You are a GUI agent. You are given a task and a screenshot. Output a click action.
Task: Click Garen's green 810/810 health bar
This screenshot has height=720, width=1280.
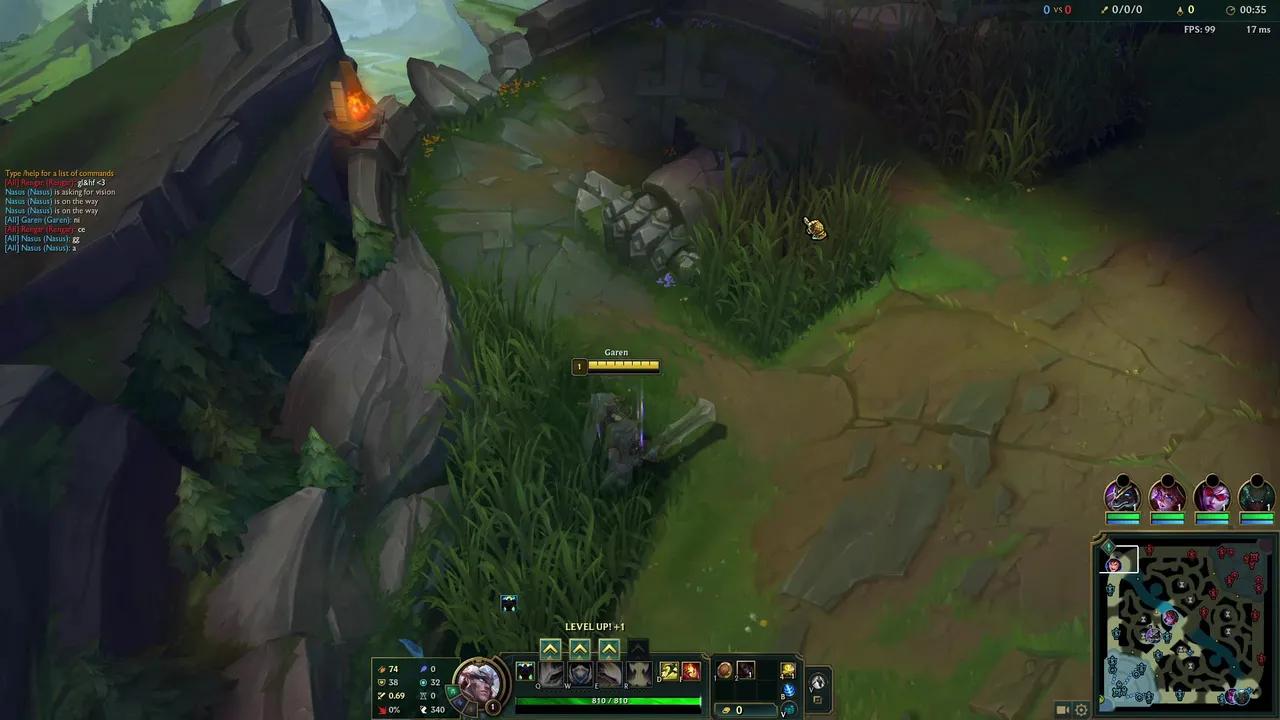612,702
